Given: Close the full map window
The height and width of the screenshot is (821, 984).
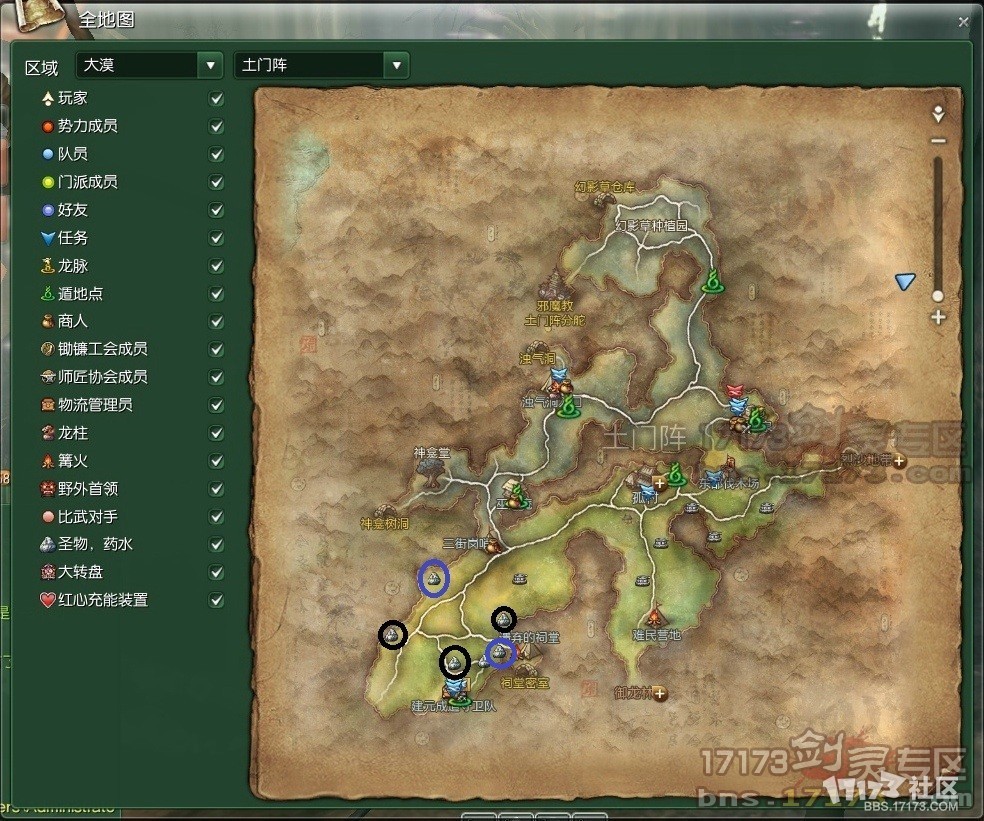Looking at the screenshot, I should point(963,21).
